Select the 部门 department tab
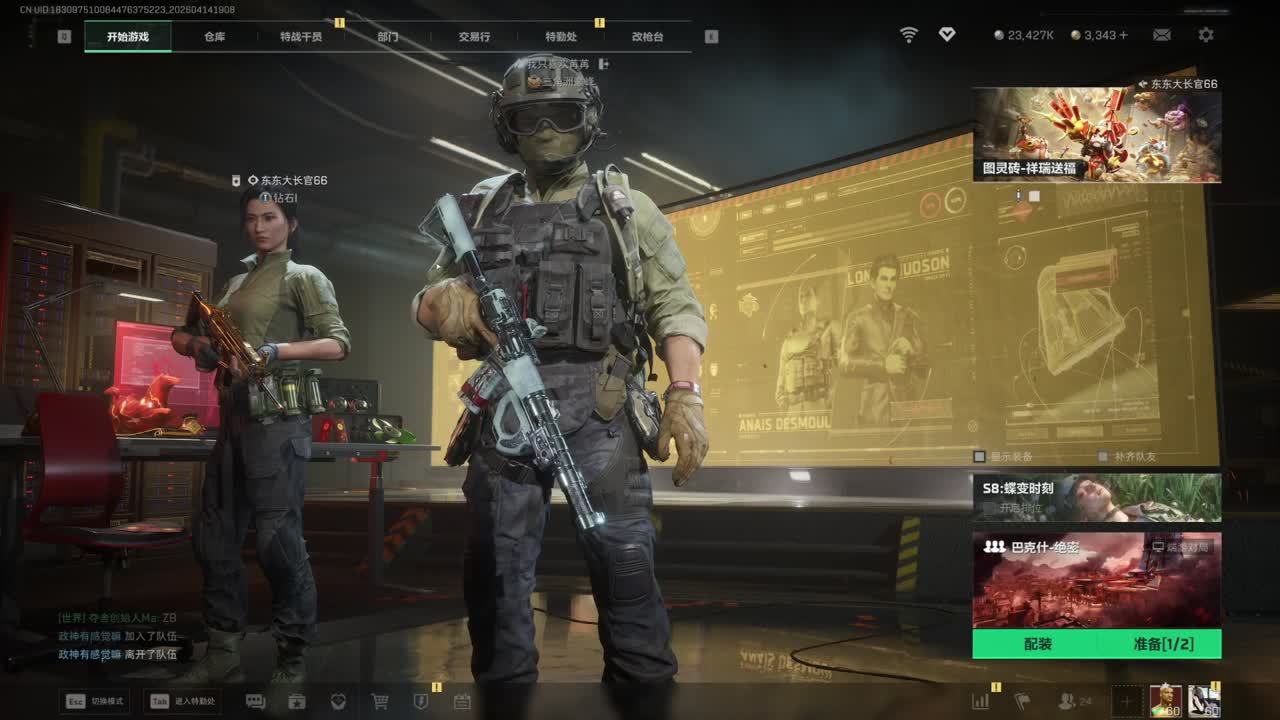This screenshot has width=1280, height=720. [x=388, y=37]
